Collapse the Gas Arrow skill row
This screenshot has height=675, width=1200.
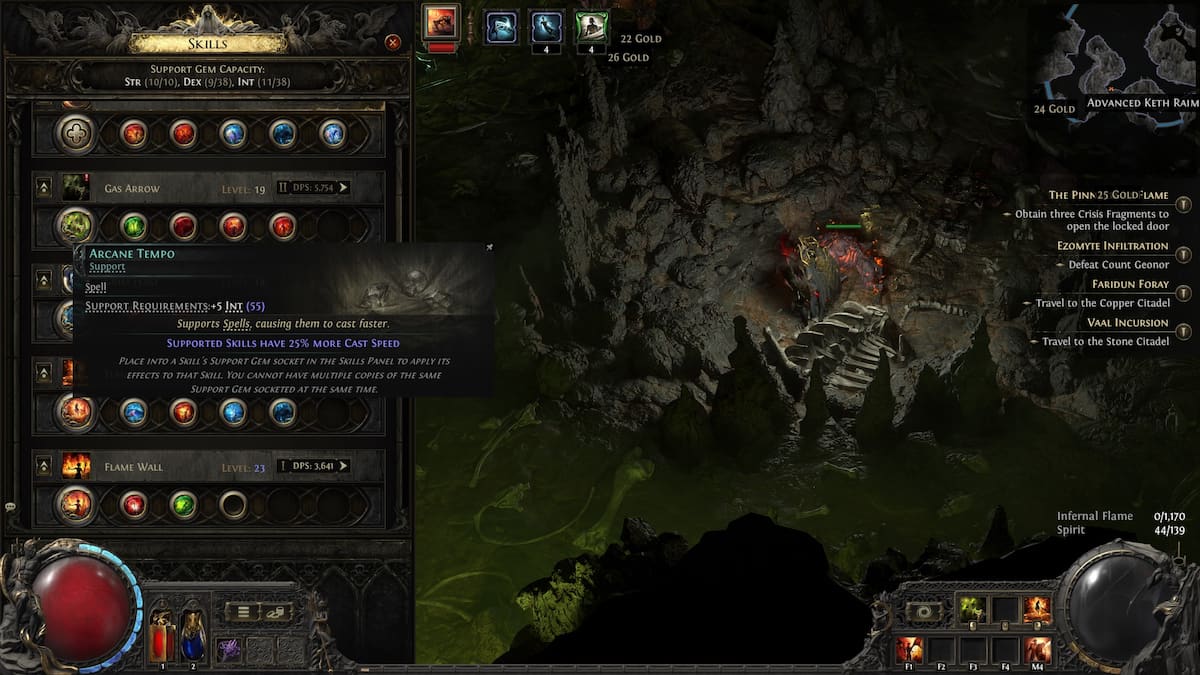(44, 187)
